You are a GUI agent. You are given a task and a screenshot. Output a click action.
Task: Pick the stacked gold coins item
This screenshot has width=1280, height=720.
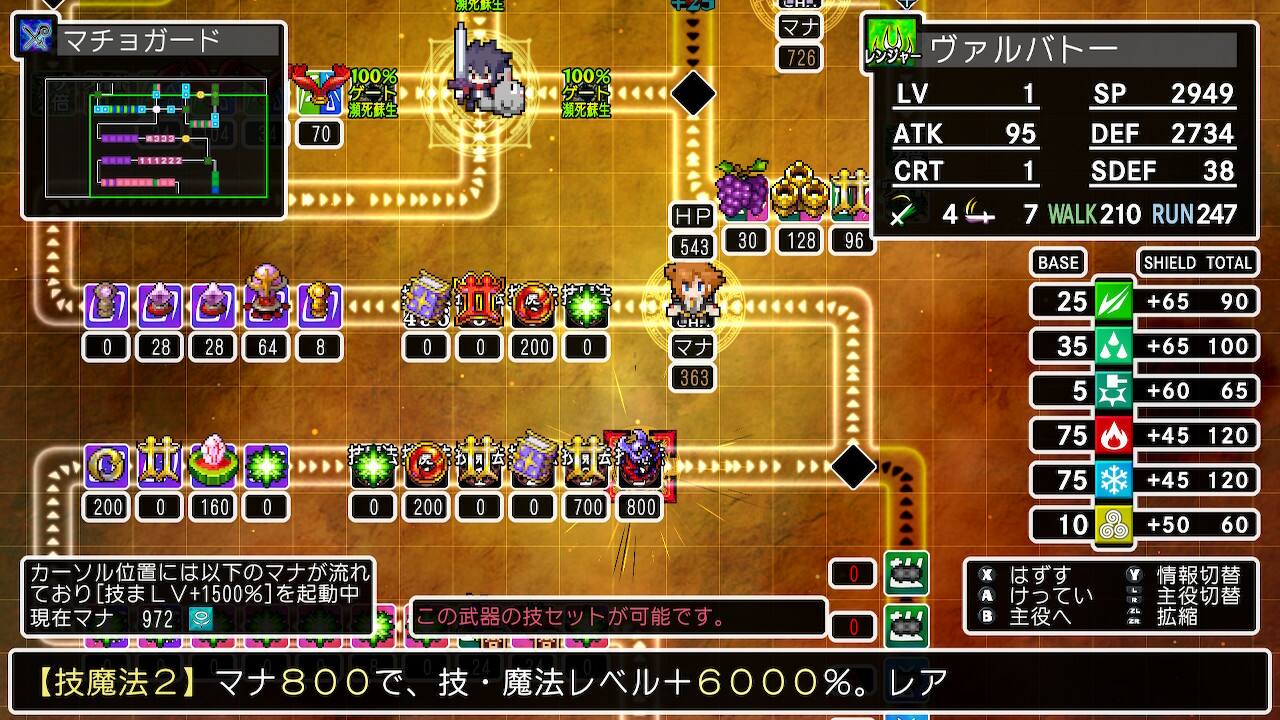pyautogui.click(x=801, y=190)
